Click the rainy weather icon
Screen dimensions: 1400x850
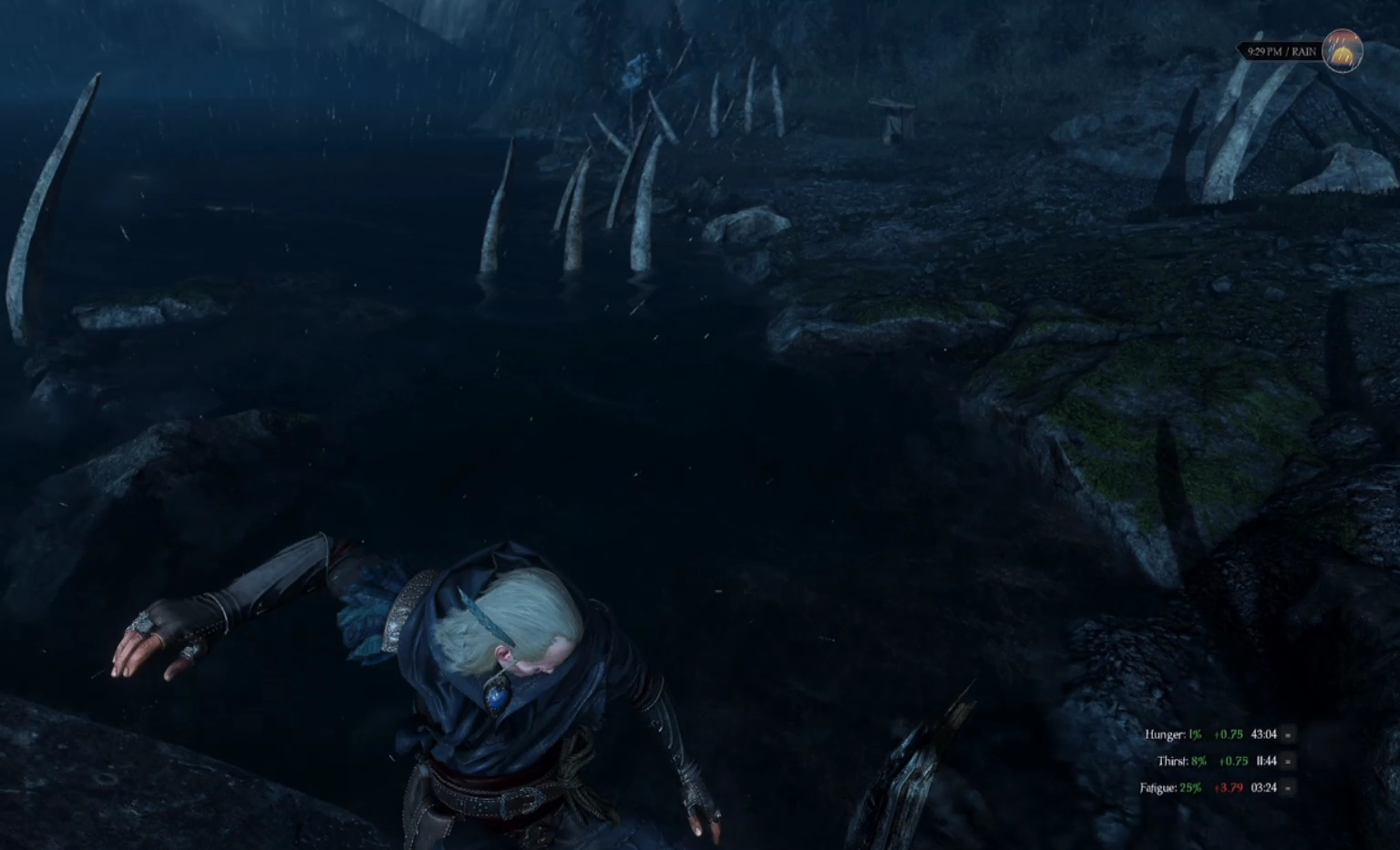[x=1342, y=50]
